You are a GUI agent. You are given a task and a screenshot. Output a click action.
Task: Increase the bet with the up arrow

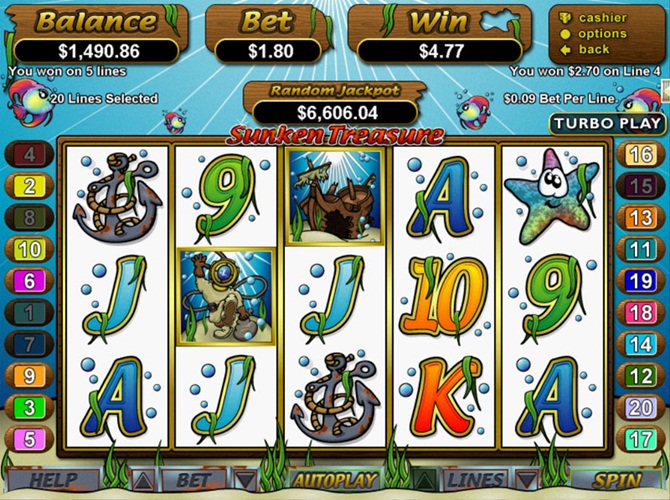coord(143,482)
